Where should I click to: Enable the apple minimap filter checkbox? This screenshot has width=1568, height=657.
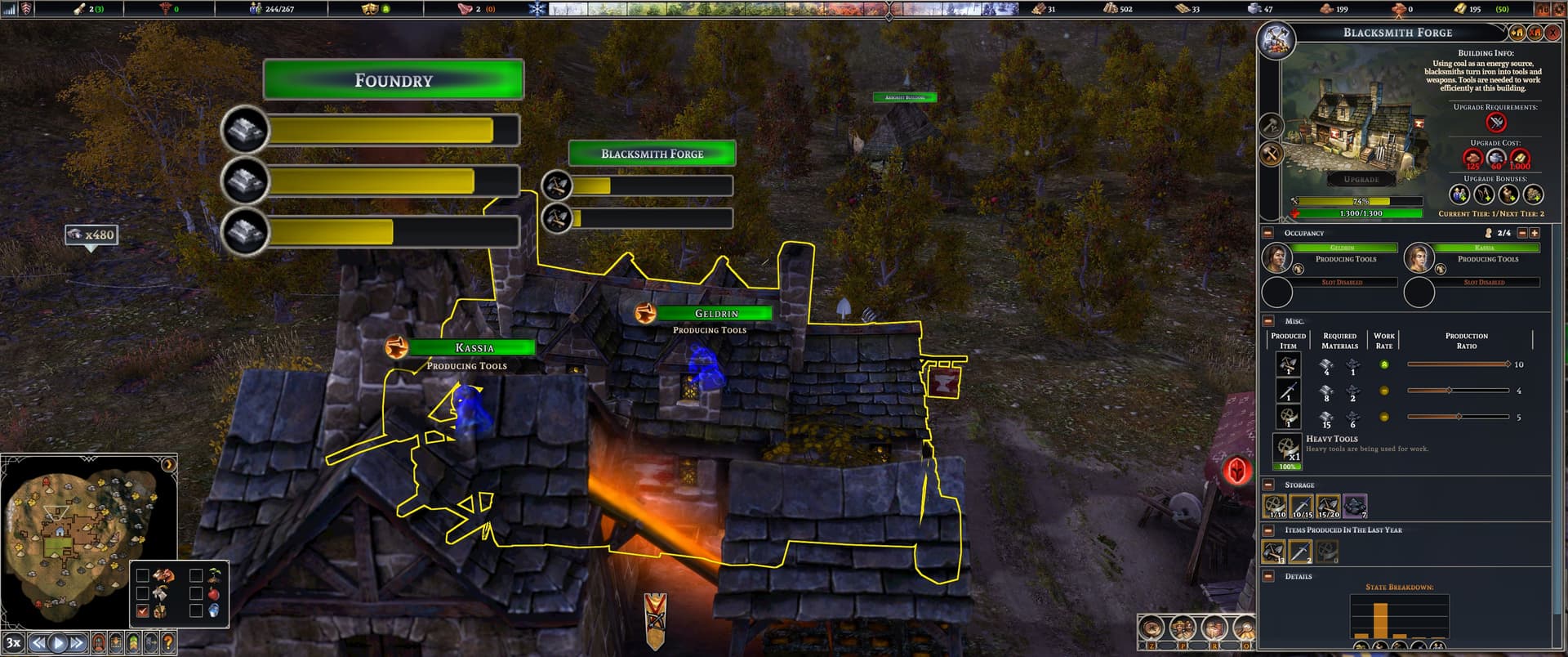click(196, 593)
